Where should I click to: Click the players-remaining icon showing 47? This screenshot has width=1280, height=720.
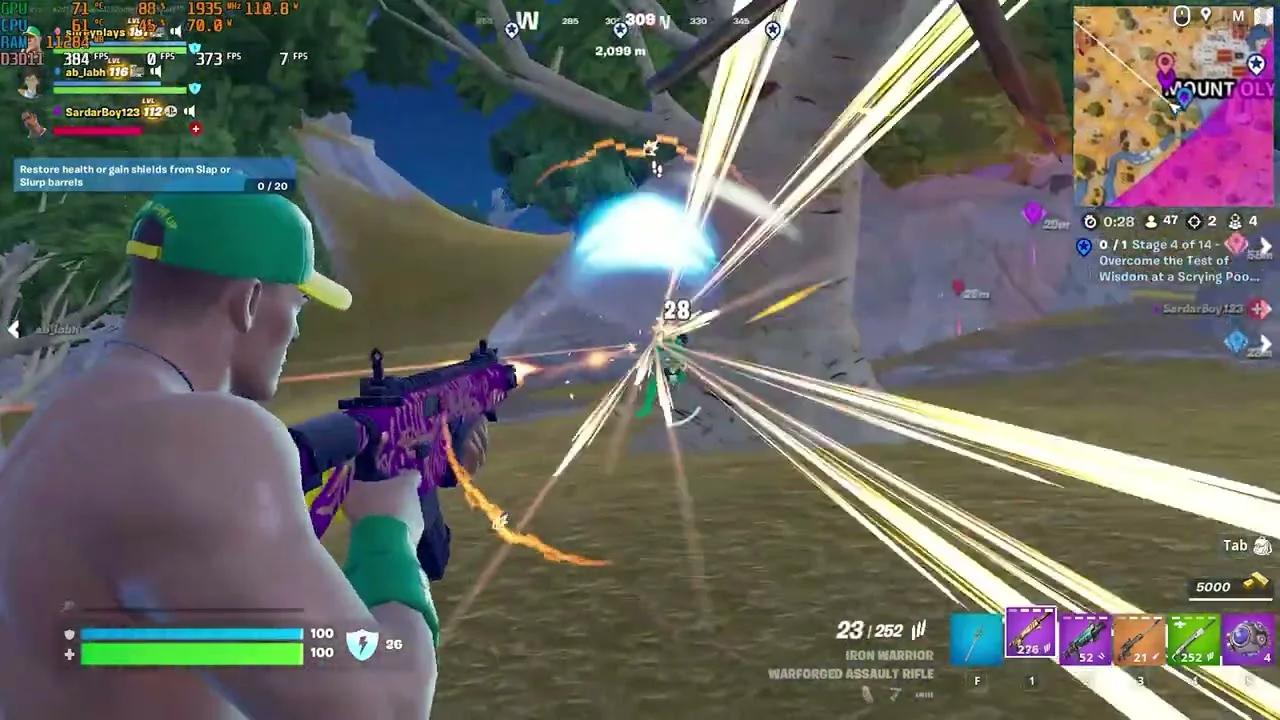(x=1151, y=222)
